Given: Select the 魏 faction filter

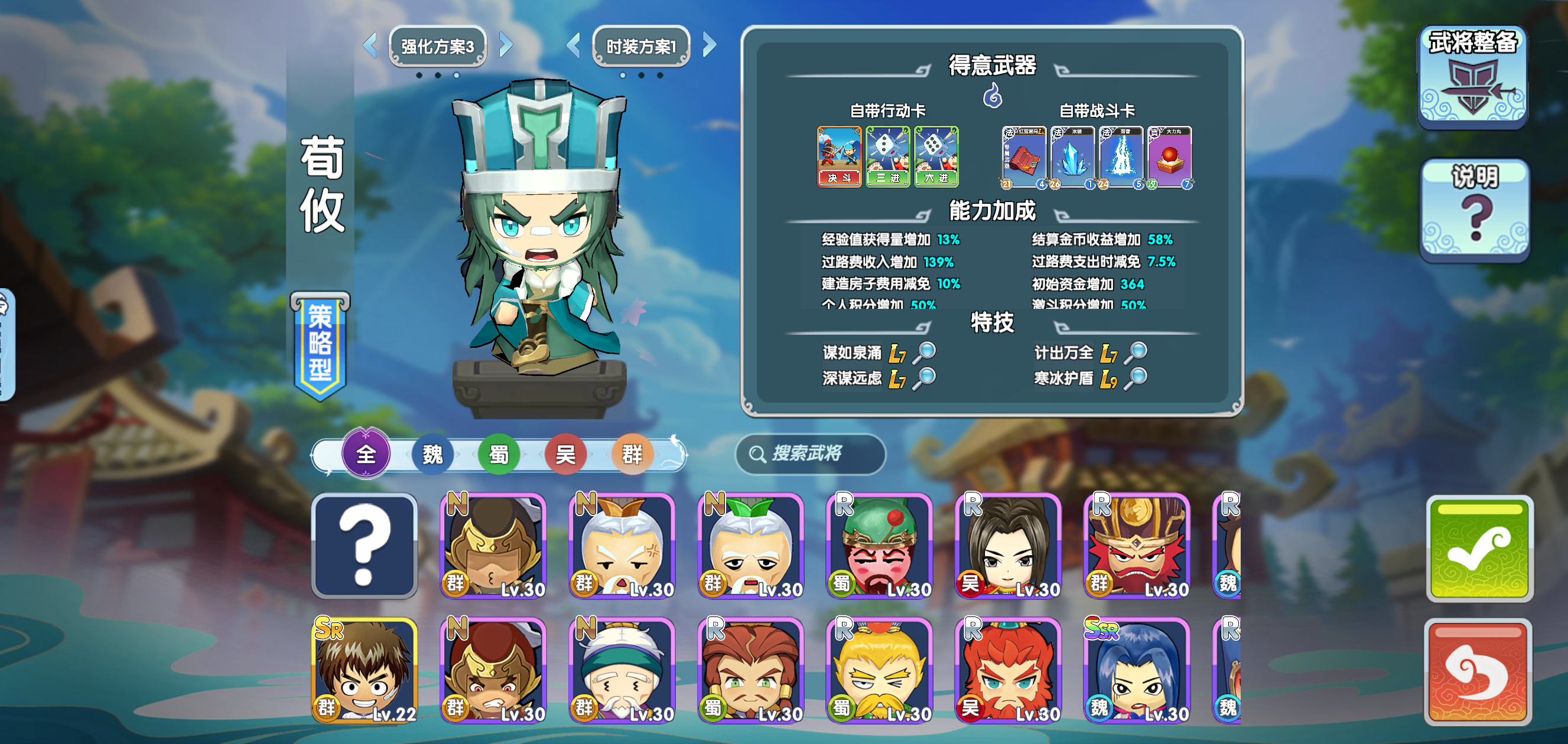Looking at the screenshot, I should pyautogui.click(x=432, y=454).
